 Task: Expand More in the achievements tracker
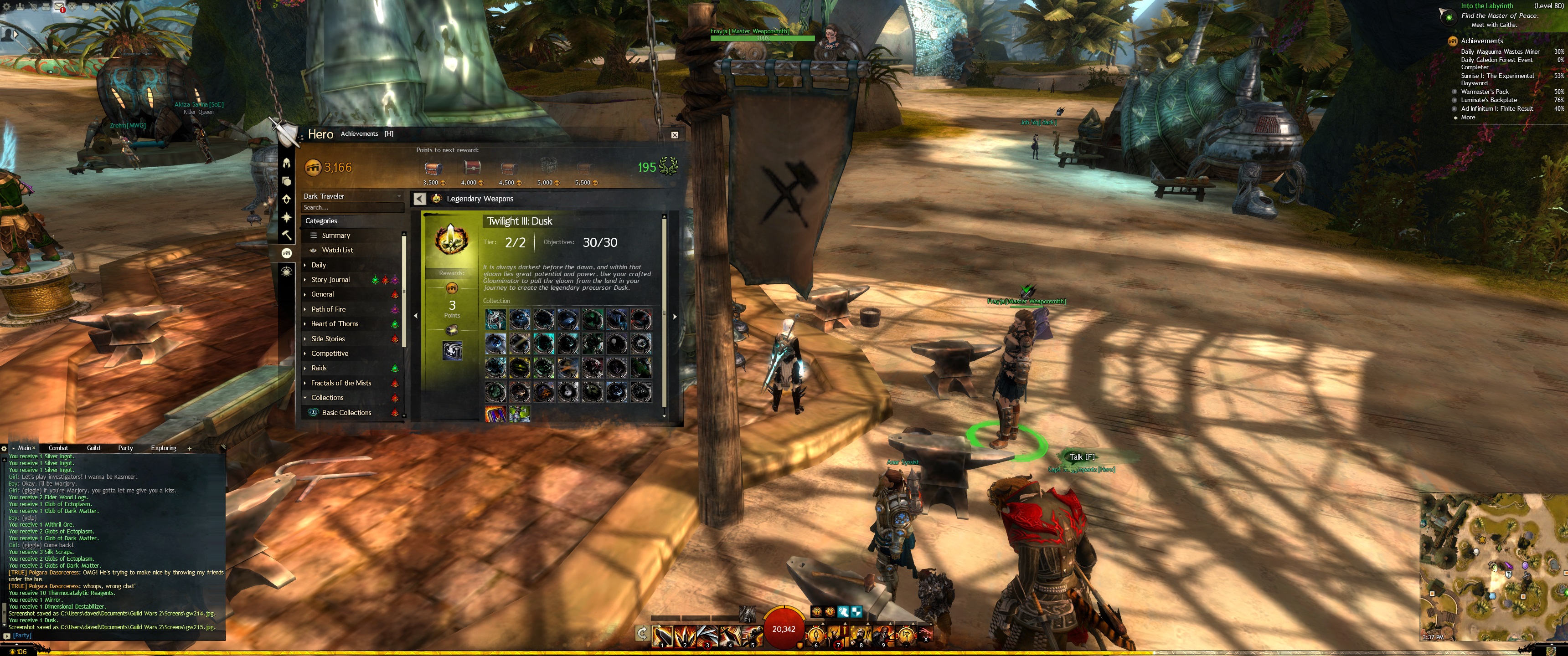(x=1468, y=118)
